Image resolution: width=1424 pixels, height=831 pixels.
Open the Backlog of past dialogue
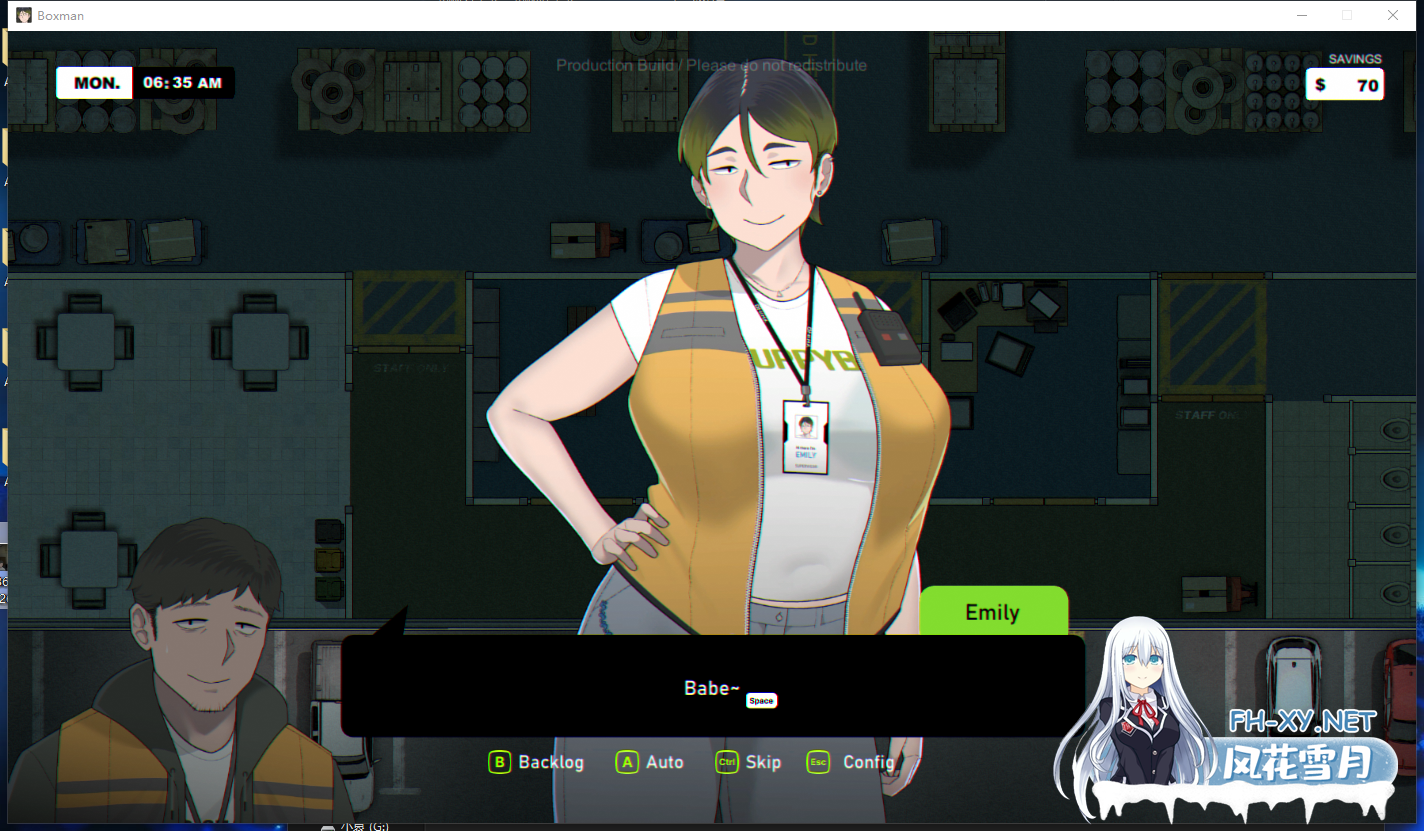[x=549, y=762]
